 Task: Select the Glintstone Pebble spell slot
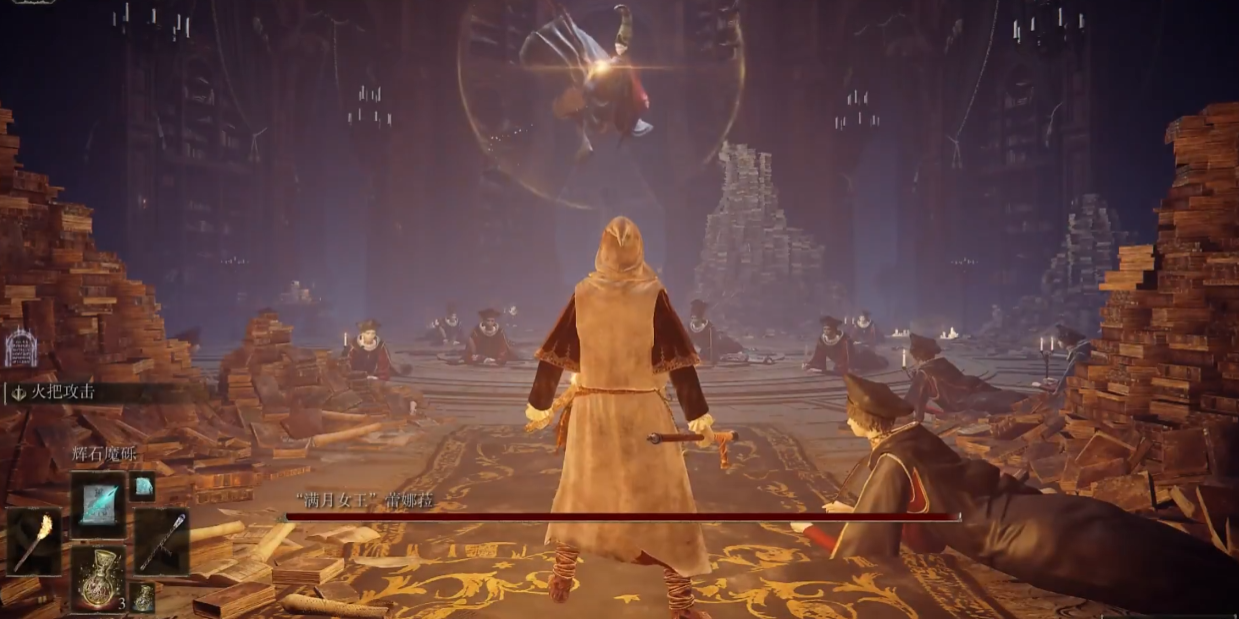98,504
